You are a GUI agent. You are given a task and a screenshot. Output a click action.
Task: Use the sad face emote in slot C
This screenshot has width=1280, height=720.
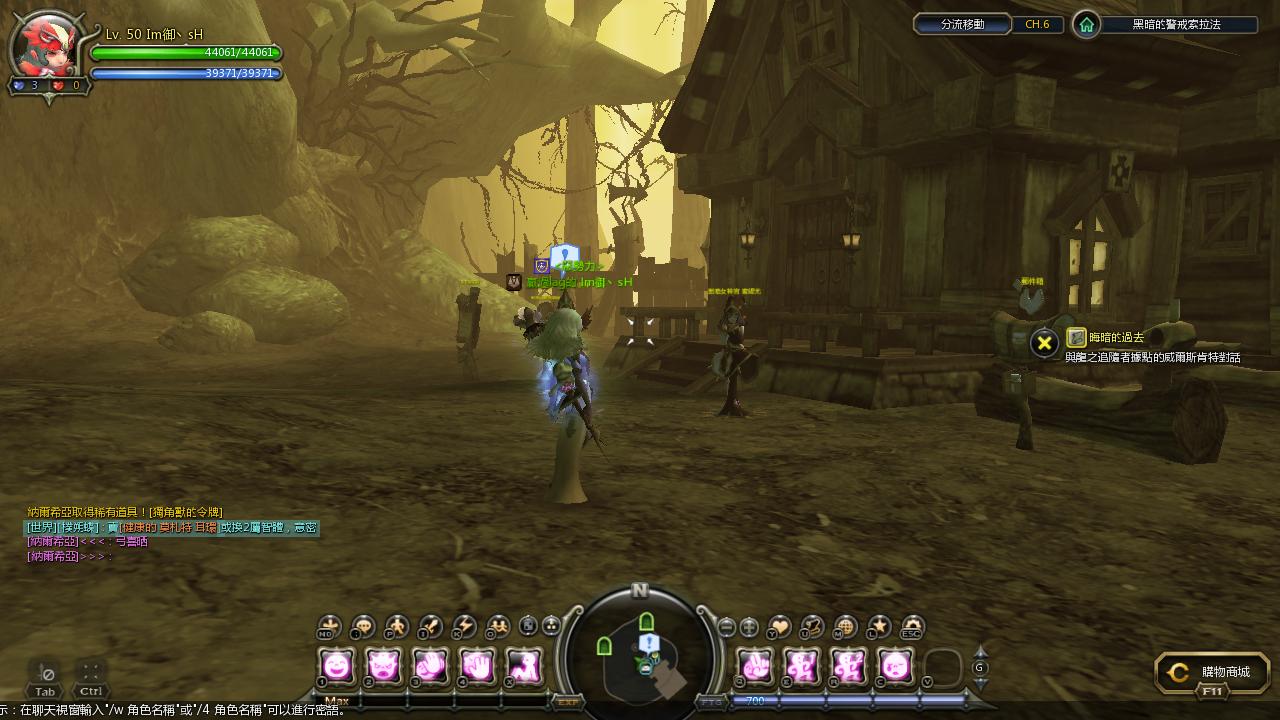[x=896, y=665]
